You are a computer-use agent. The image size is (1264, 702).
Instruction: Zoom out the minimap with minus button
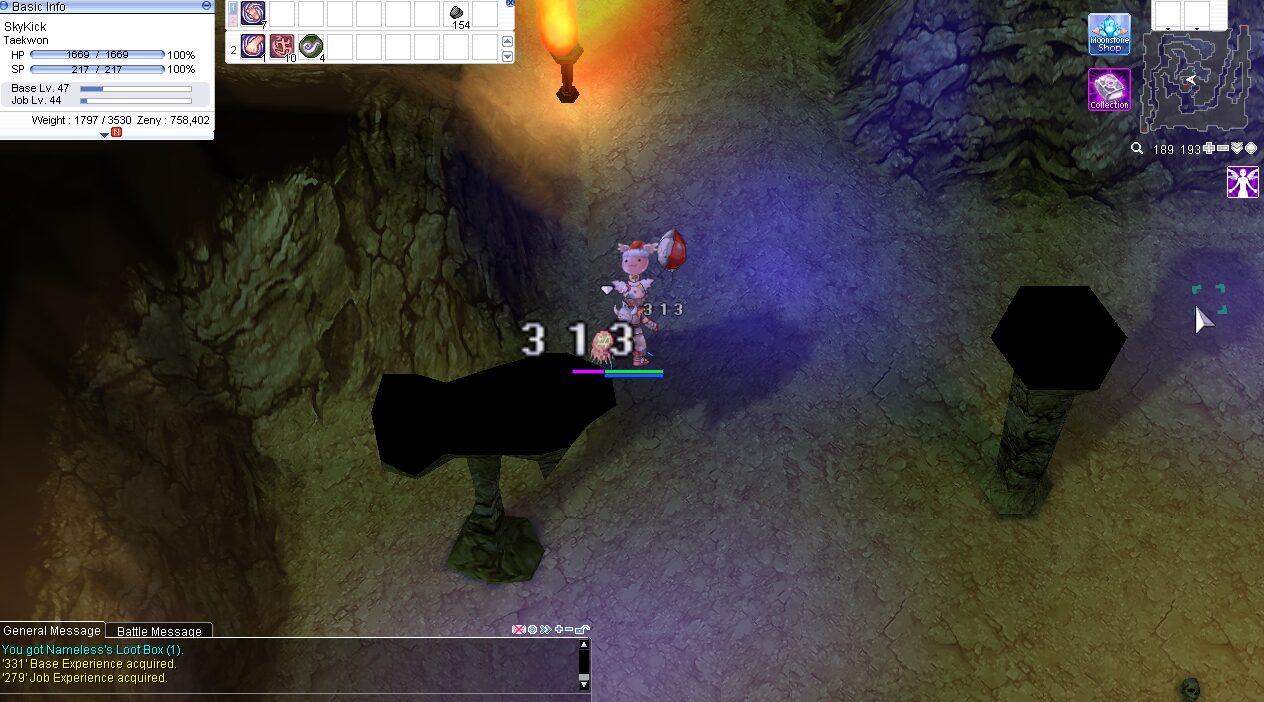click(x=1223, y=149)
